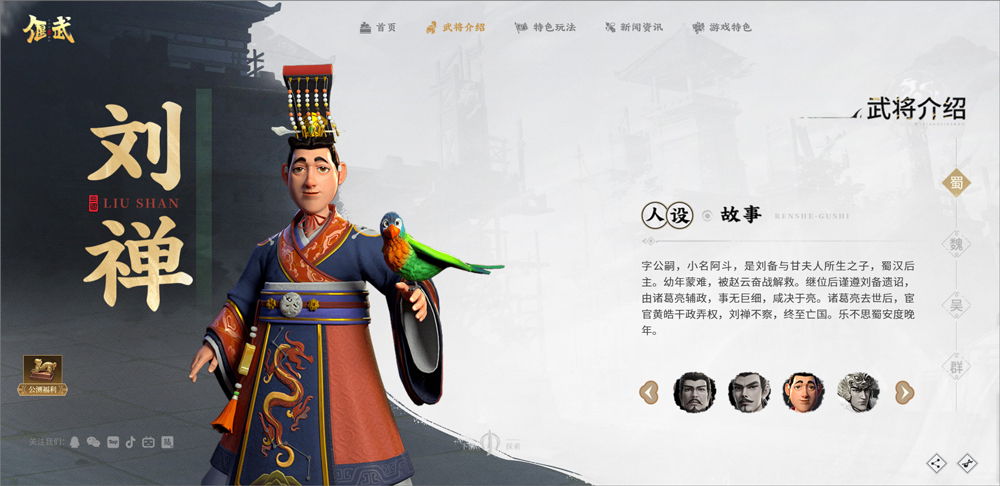1000x486 pixels.
Task: Switch to the 蜀 faction tab
Action: 957,182
